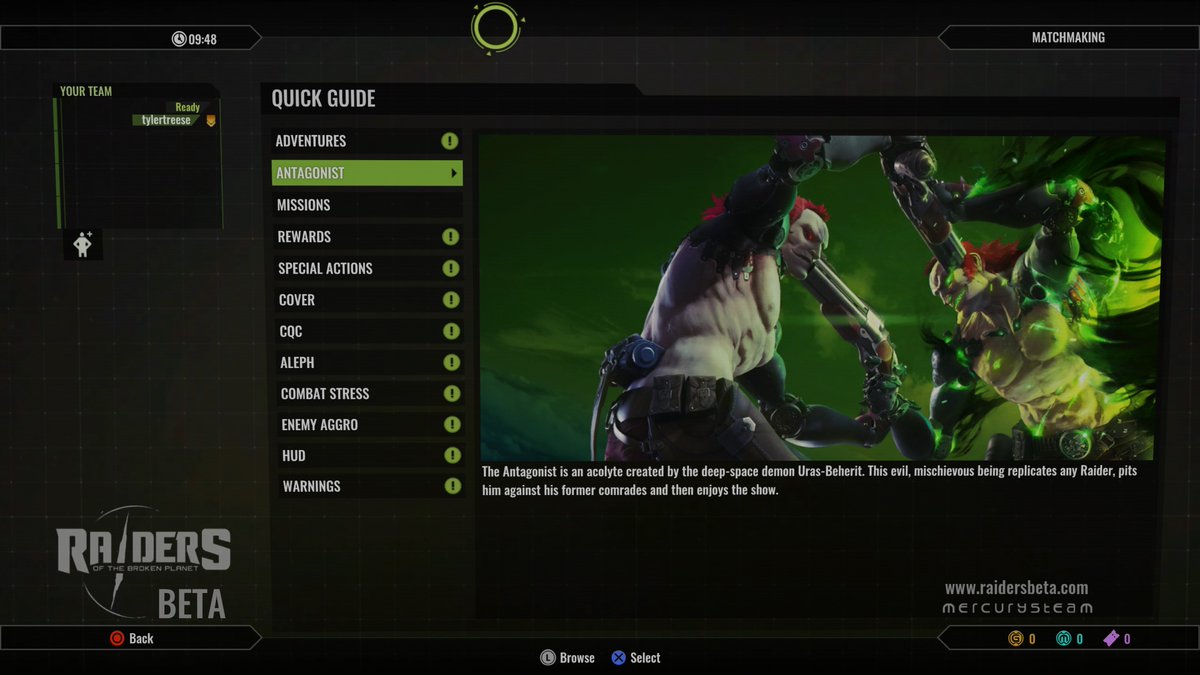Open the Cover guide entry
This screenshot has height=675, width=1200.
click(366, 300)
